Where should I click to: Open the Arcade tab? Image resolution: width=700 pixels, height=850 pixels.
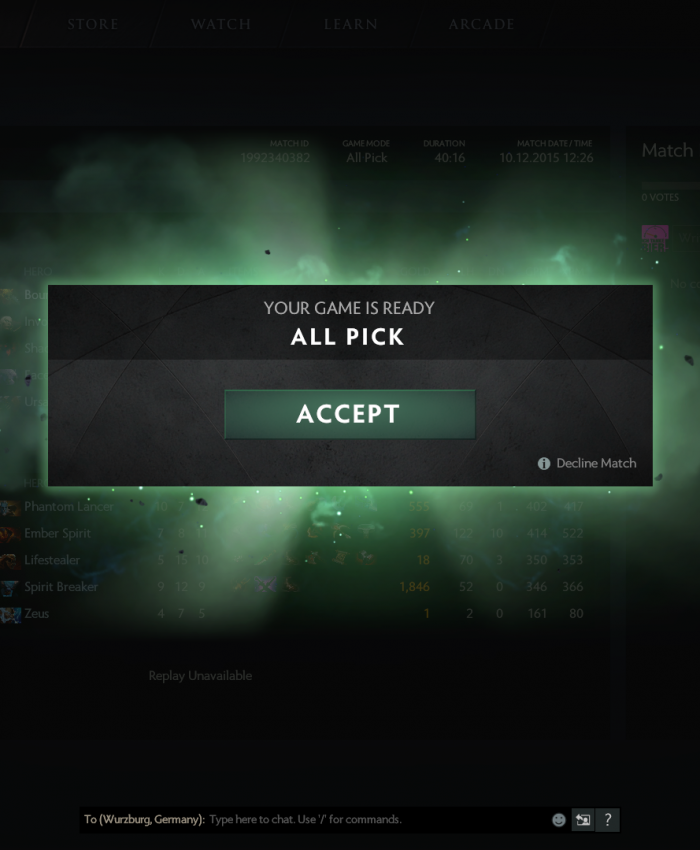point(481,24)
